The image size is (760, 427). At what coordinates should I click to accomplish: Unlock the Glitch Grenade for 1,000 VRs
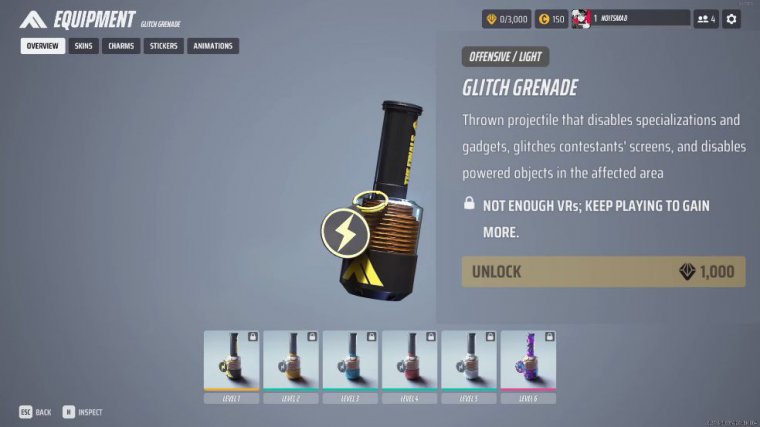tap(603, 271)
